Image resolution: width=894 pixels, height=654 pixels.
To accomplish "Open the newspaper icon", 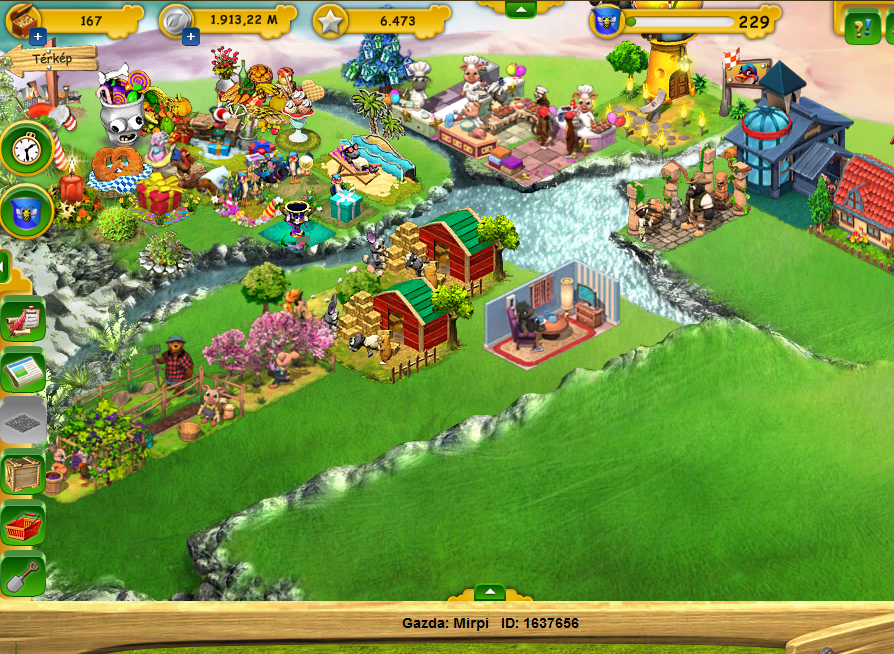I will (x=23, y=370).
